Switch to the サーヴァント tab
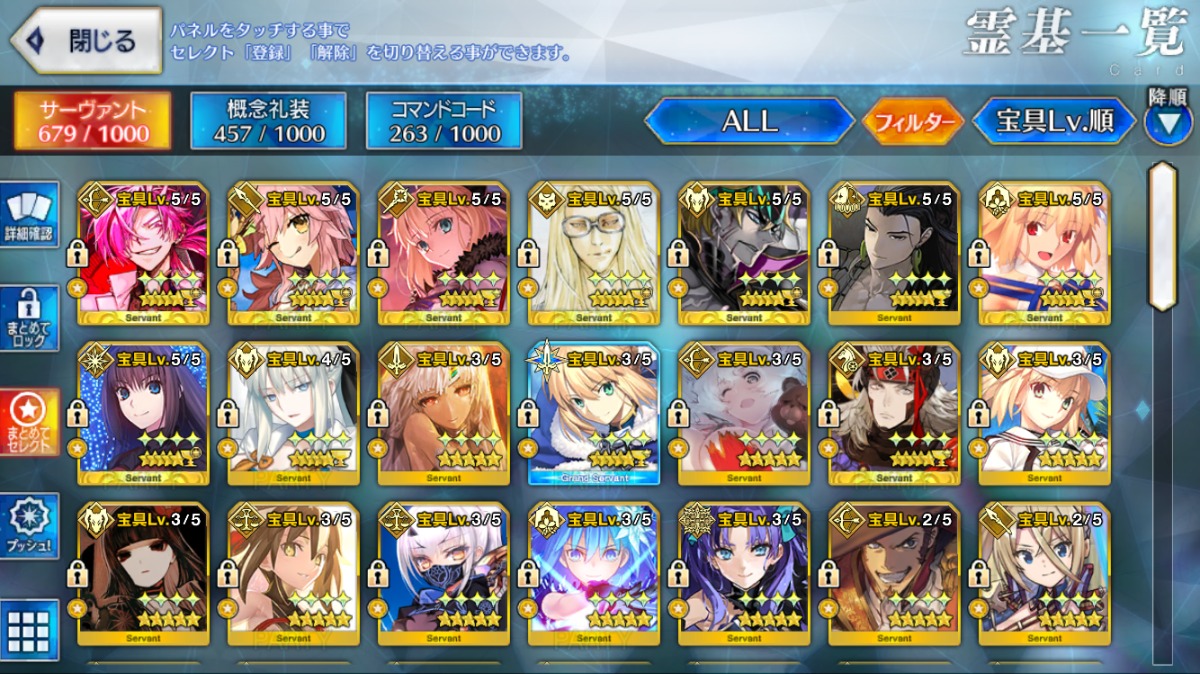Screen dimensions: 1200x674 [92, 121]
